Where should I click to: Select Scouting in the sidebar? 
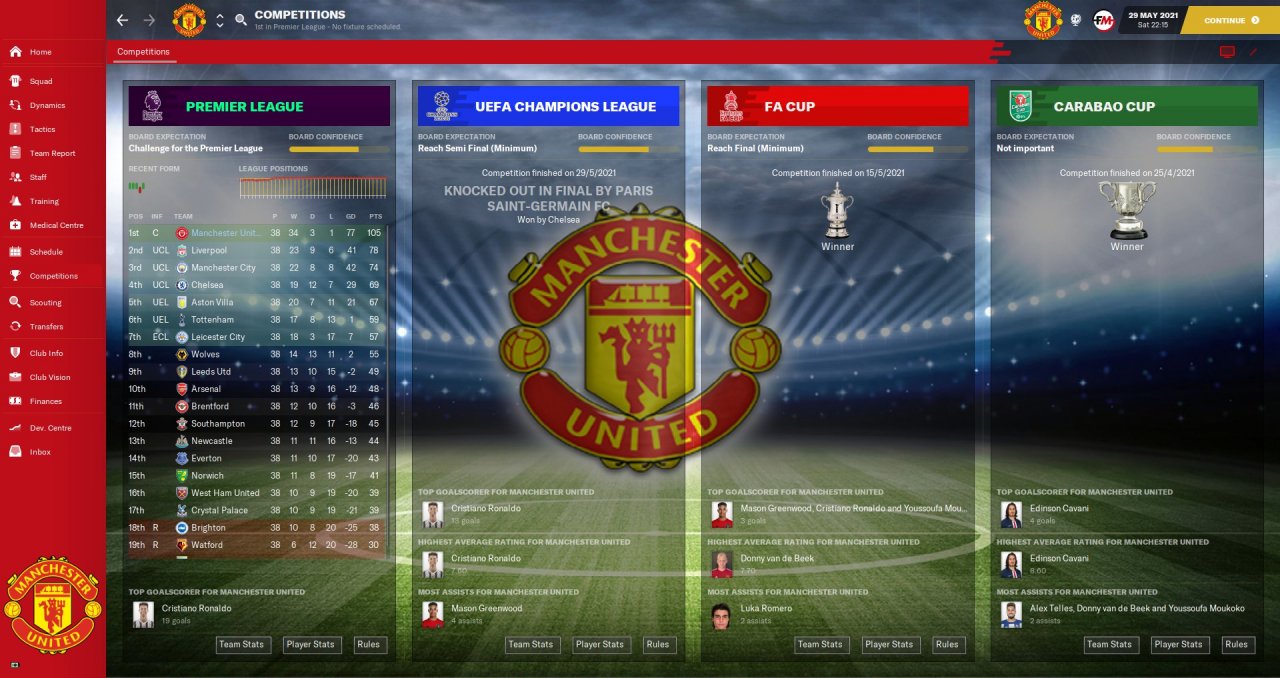click(45, 302)
